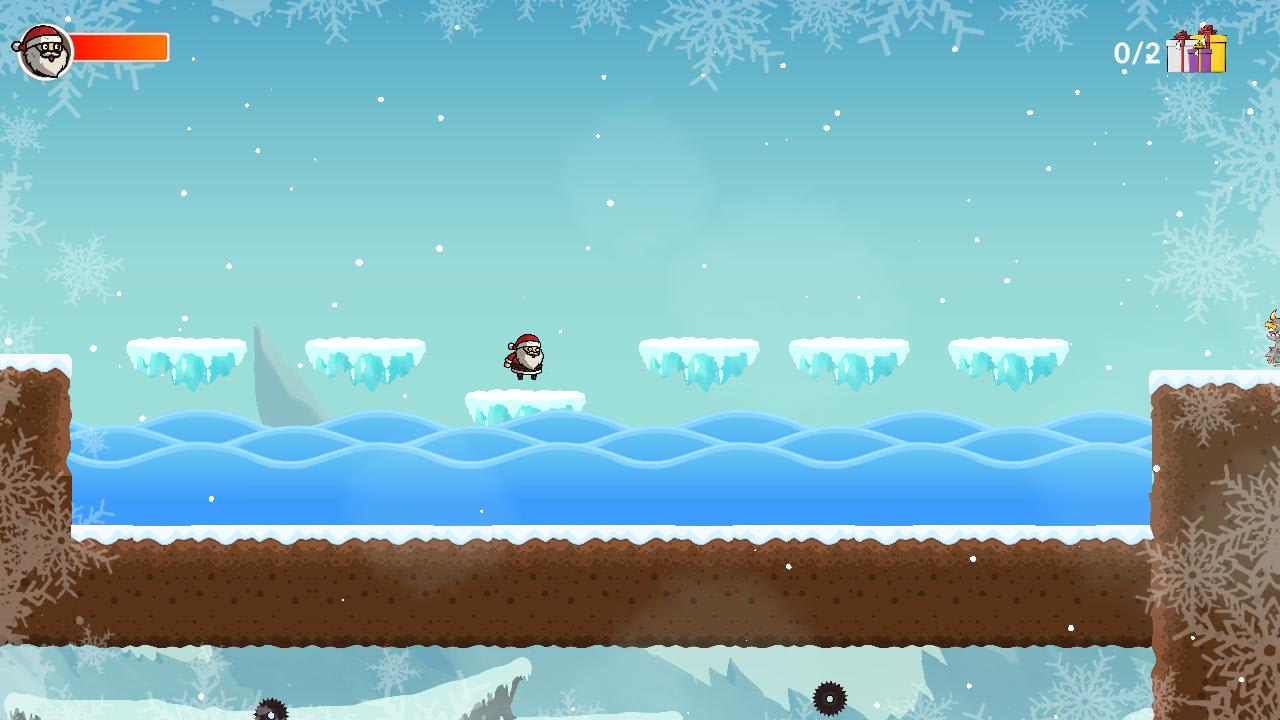Click the saw blade at the bottom left
This screenshot has height=720, width=1280.
pyautogui.click(x=270, y=712)
